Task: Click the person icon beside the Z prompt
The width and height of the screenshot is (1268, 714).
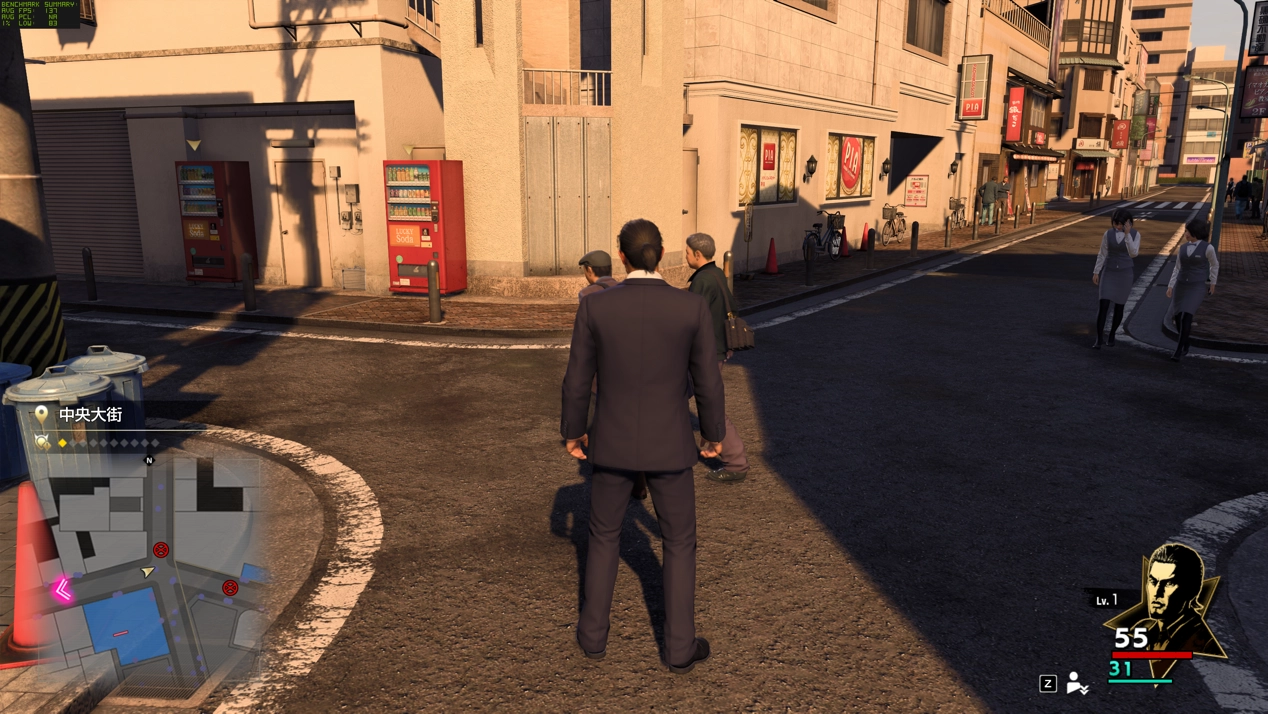Action: click(1077, 683)
